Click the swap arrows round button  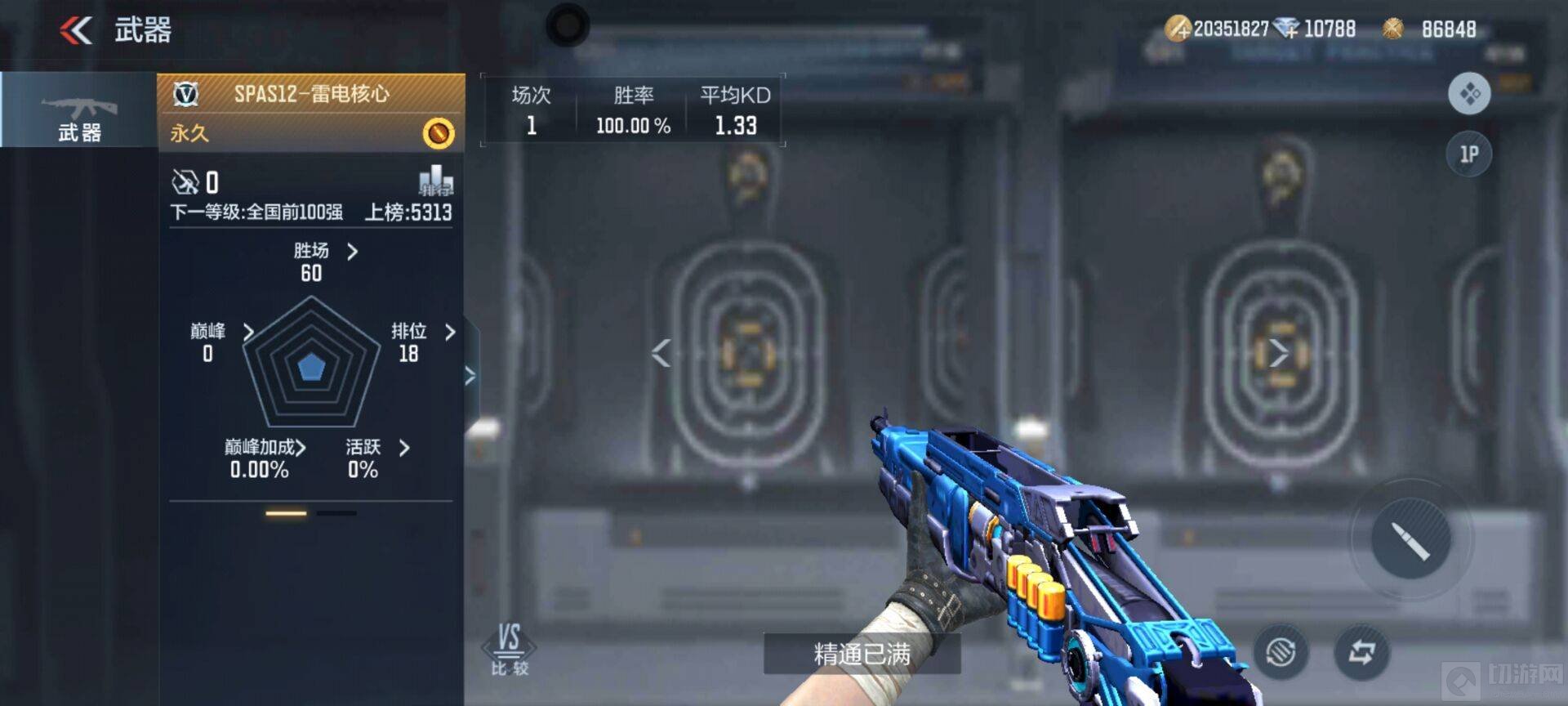(1361, 652)
